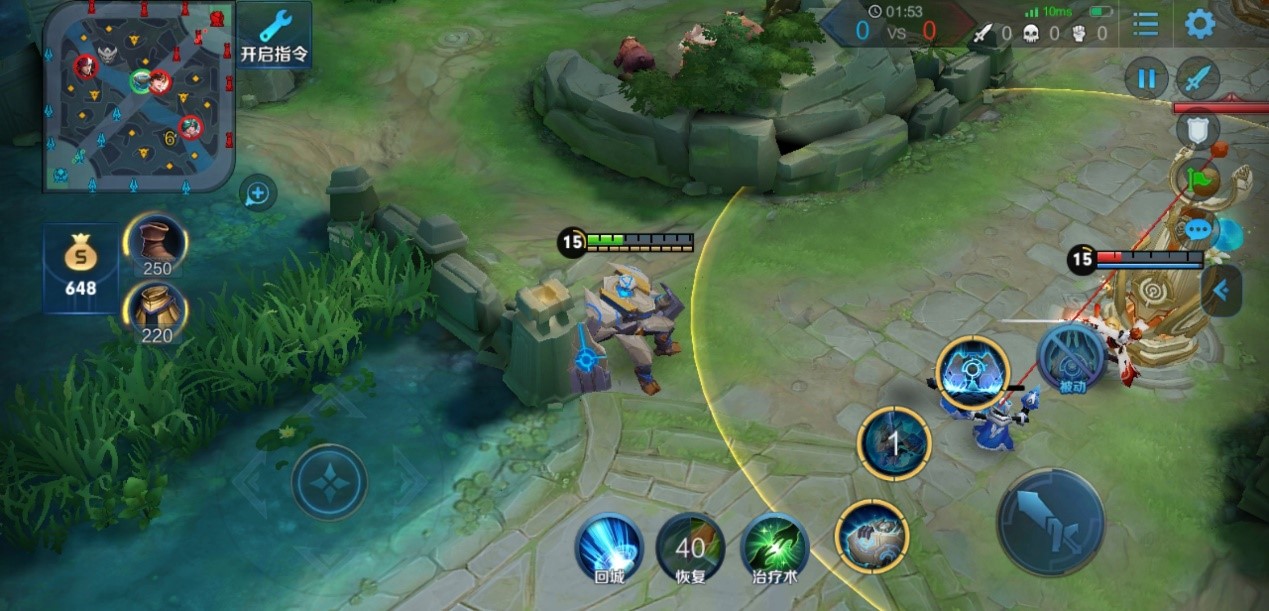
Task: Click the magnifier plus button beside minimap
Action: click(258, 193)
